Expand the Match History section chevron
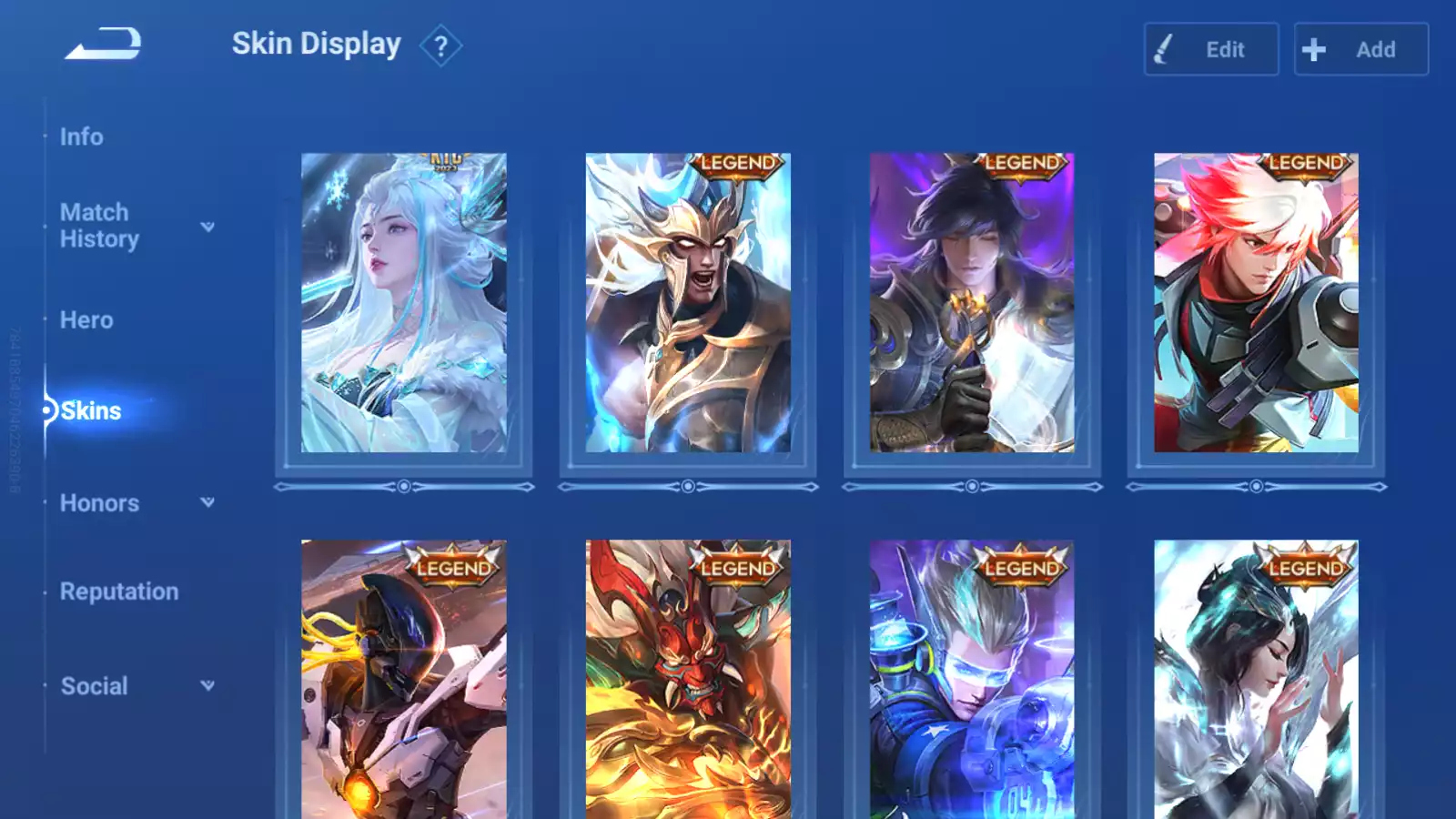The width and height of the screenshot is (1456, 819). [208, 227]
